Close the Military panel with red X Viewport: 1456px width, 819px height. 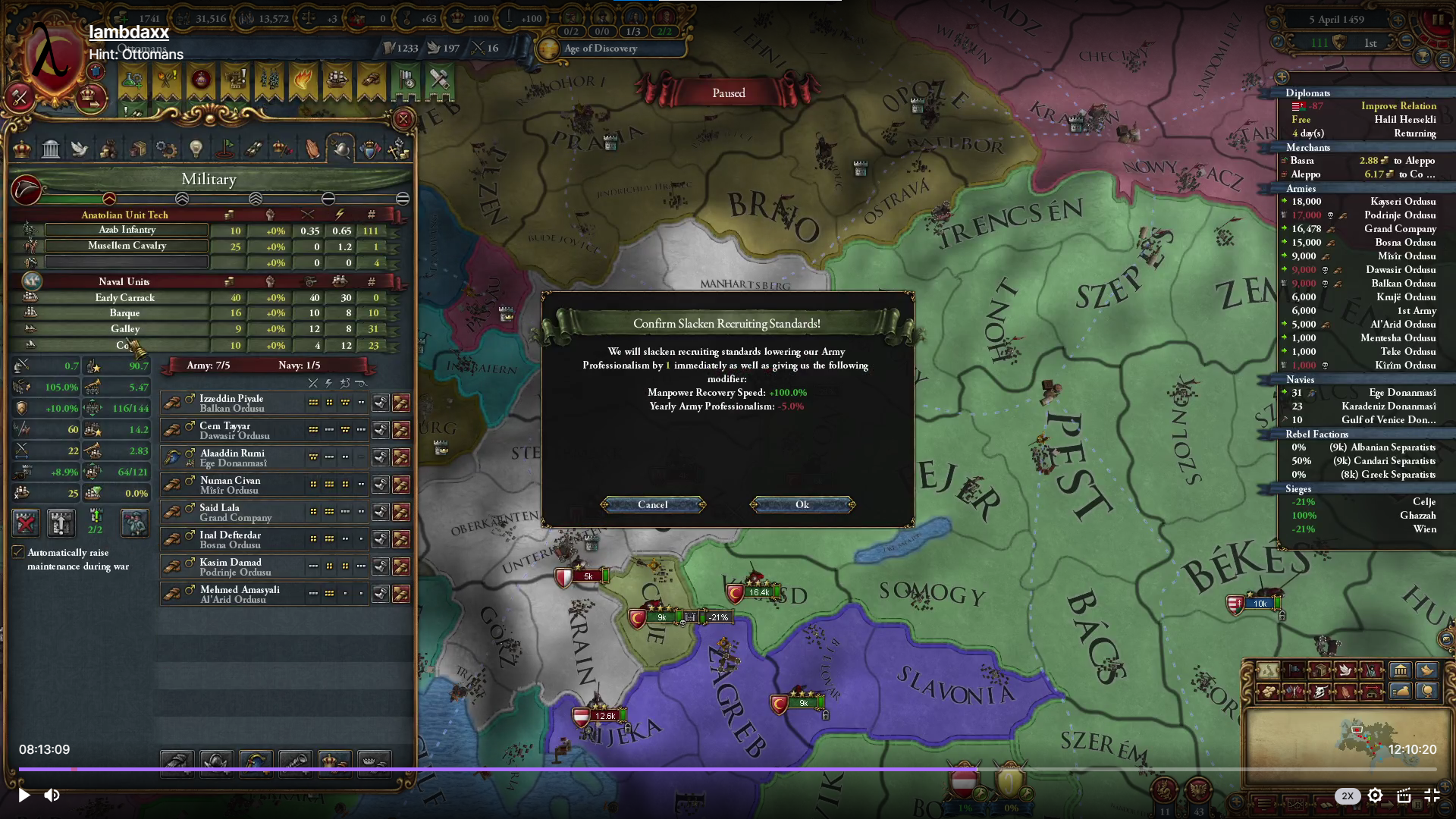(403, 119)
